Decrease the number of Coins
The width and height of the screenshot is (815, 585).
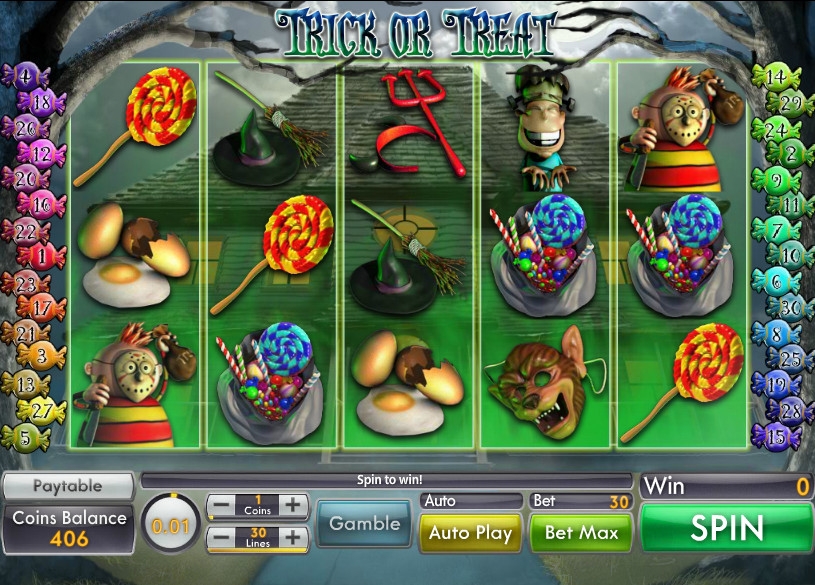(221, 505)
